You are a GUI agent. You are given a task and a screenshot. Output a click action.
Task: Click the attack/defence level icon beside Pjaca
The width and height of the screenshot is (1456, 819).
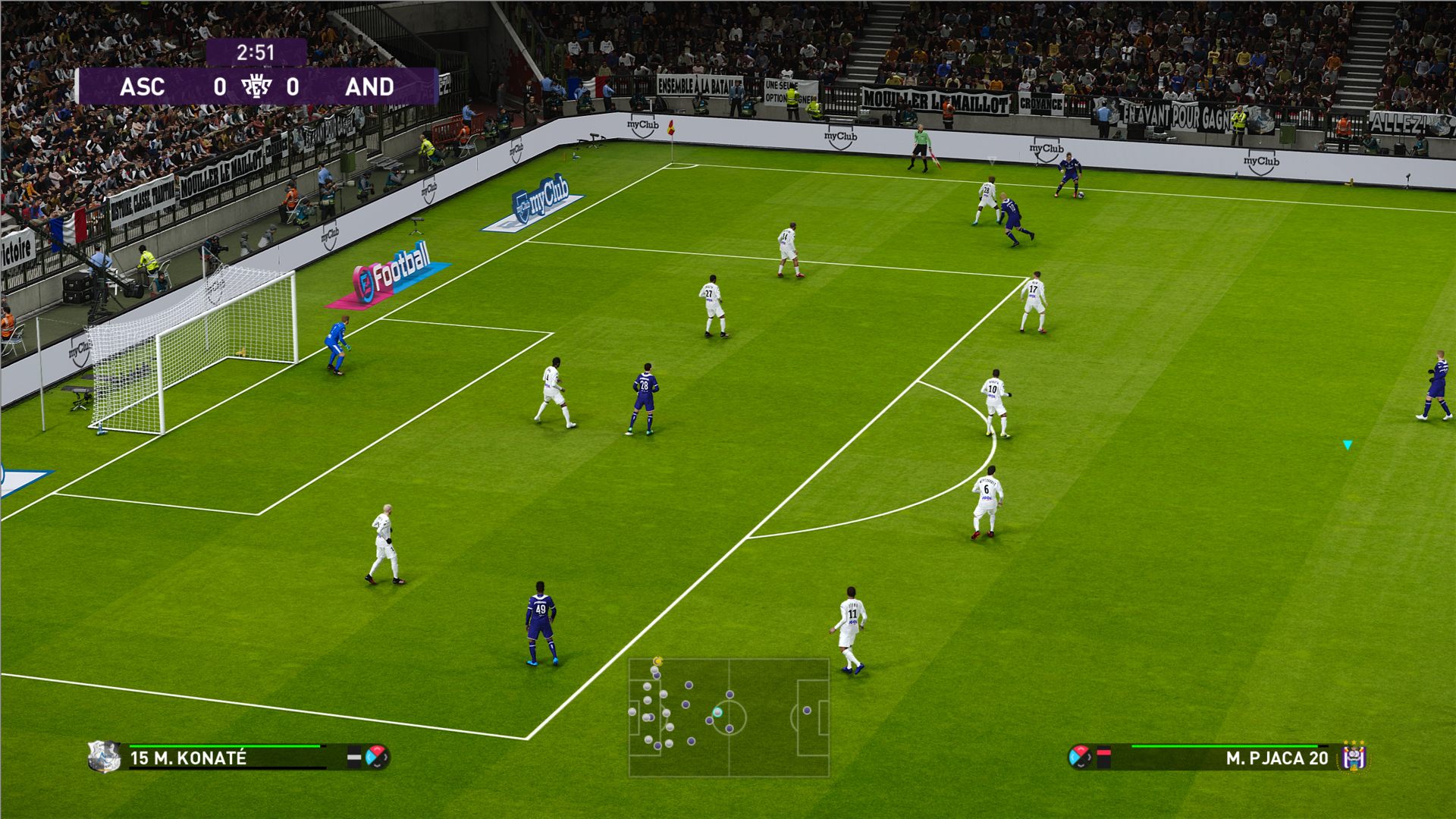(1080, 756)
